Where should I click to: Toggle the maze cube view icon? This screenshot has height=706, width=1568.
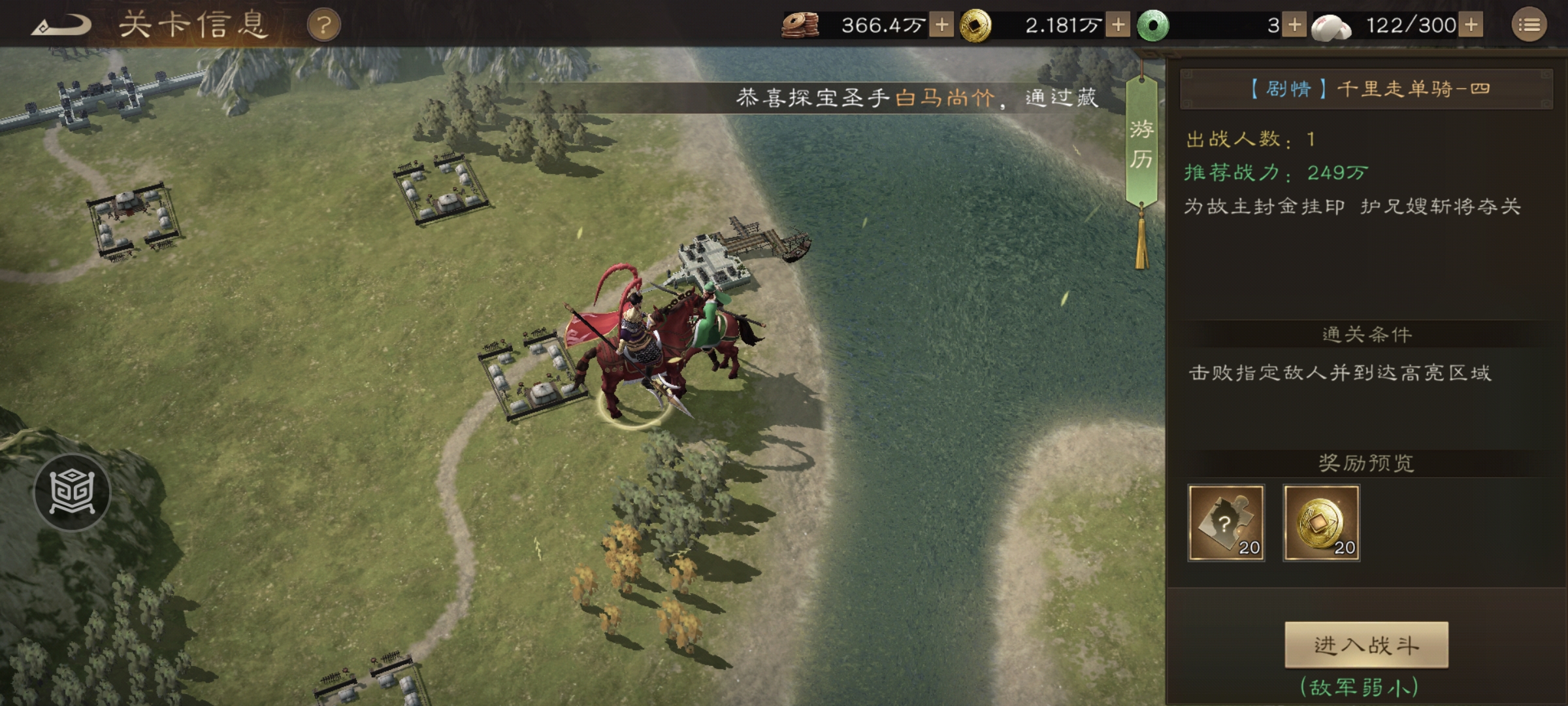tap(72, 492)
